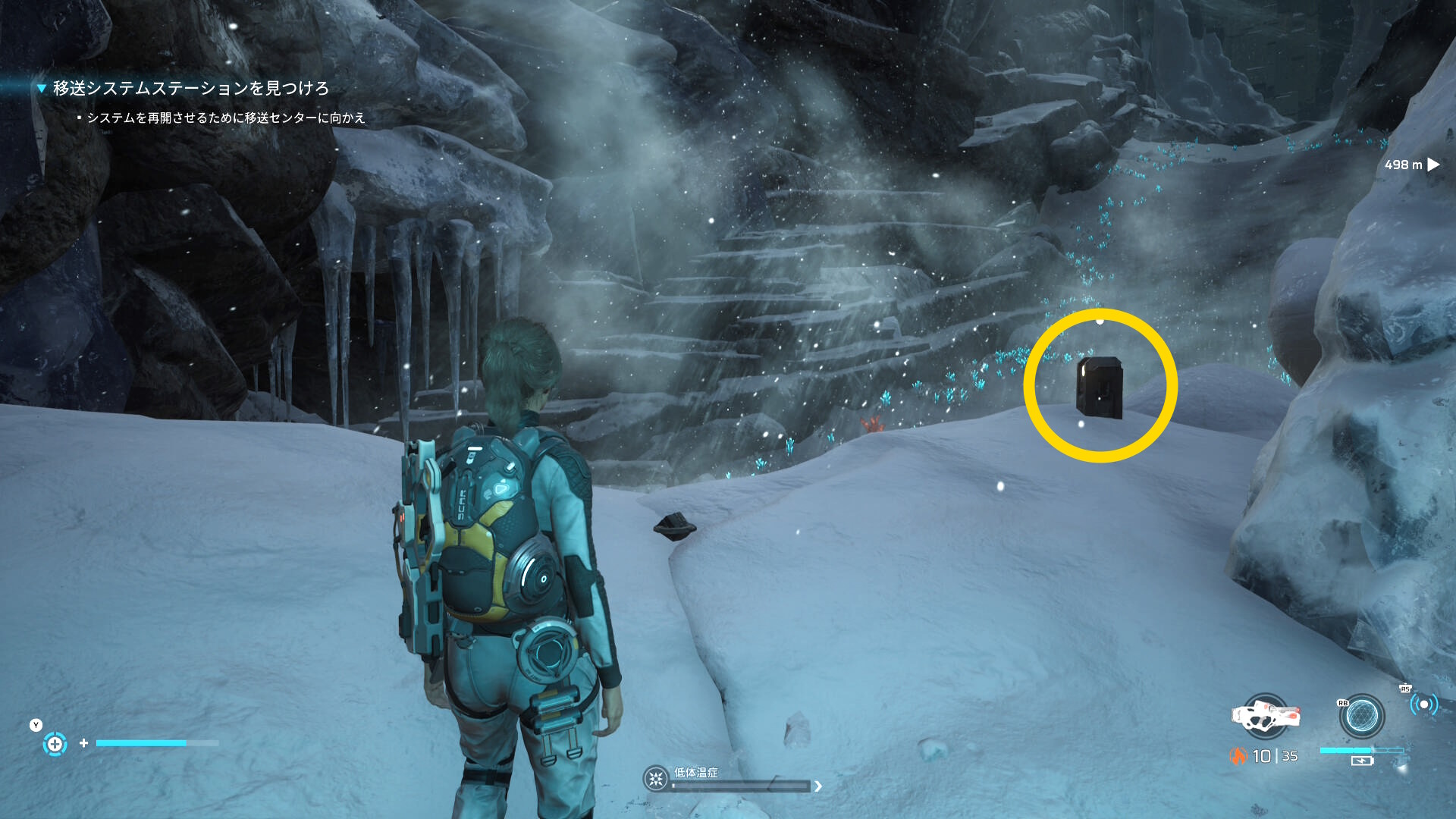Trigger the scanner pulse icon

click(x=1423, y=705)
